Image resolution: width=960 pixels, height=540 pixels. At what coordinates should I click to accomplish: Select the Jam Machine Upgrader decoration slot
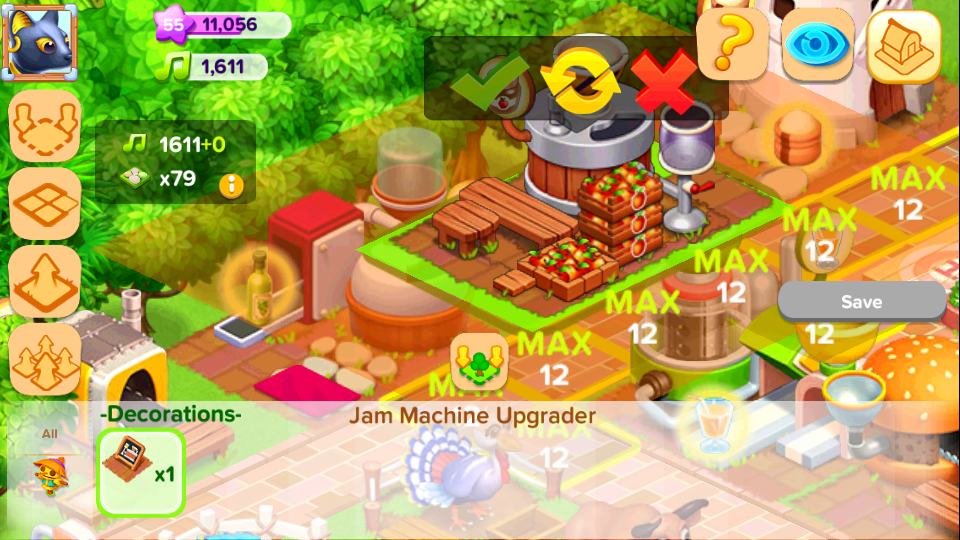coord(140,471)
